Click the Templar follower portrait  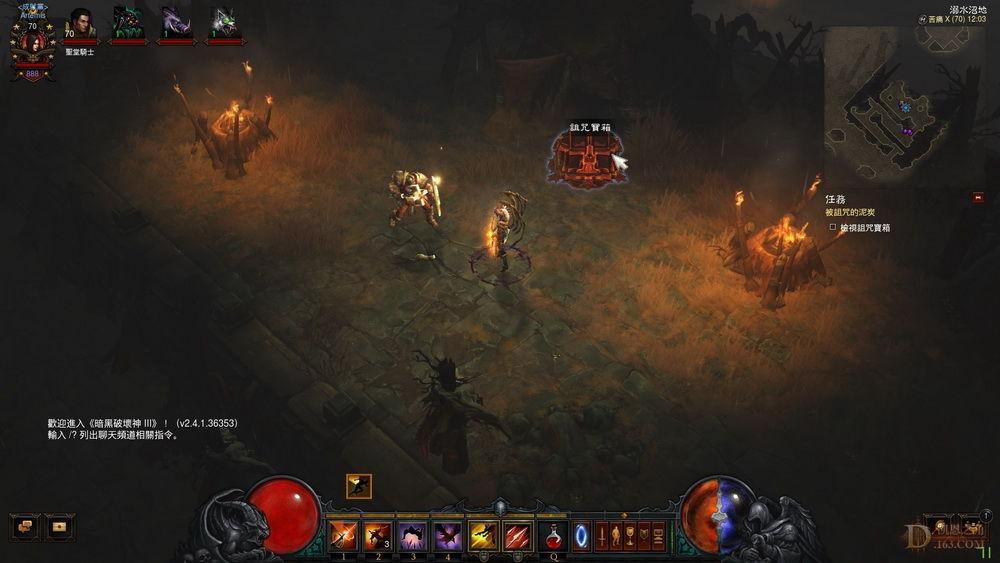[79, 25]
